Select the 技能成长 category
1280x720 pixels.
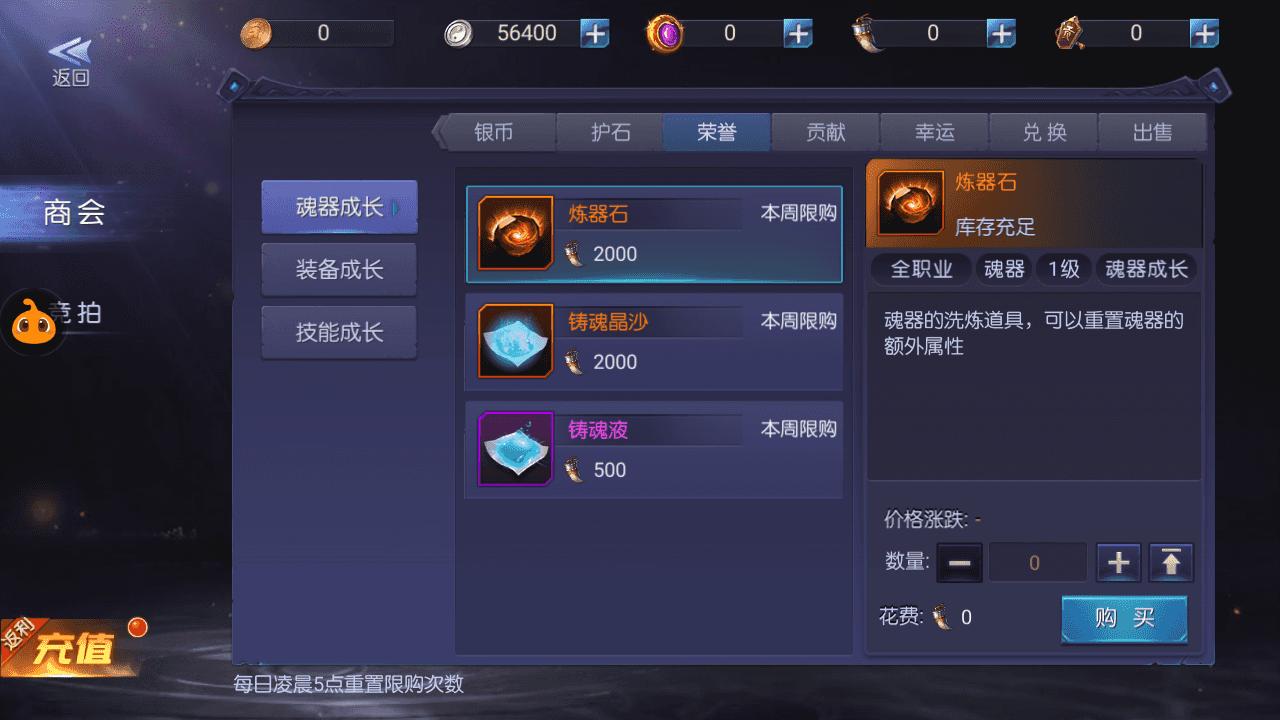point(338,332)
